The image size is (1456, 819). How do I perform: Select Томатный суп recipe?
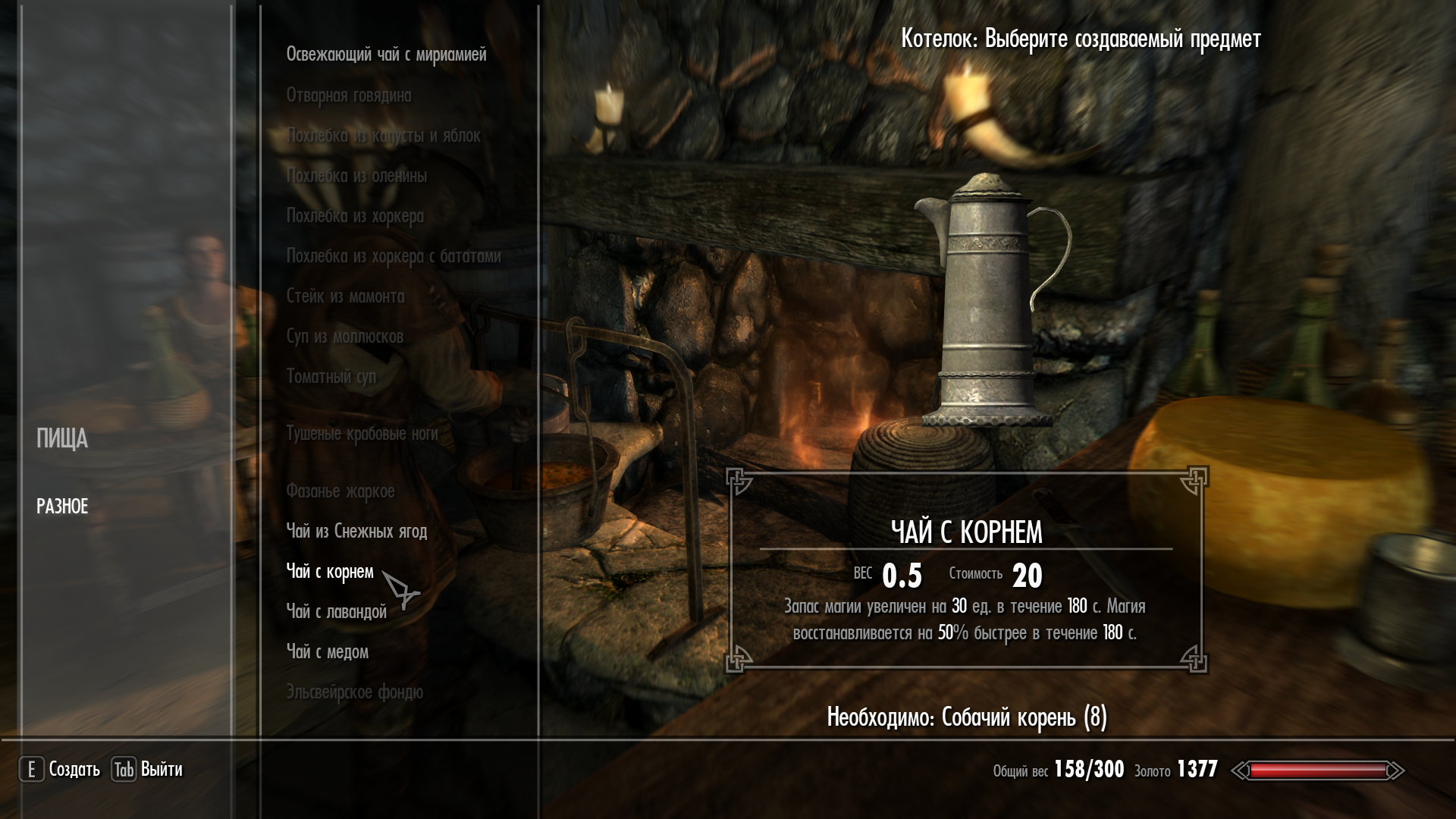point(331,377)
